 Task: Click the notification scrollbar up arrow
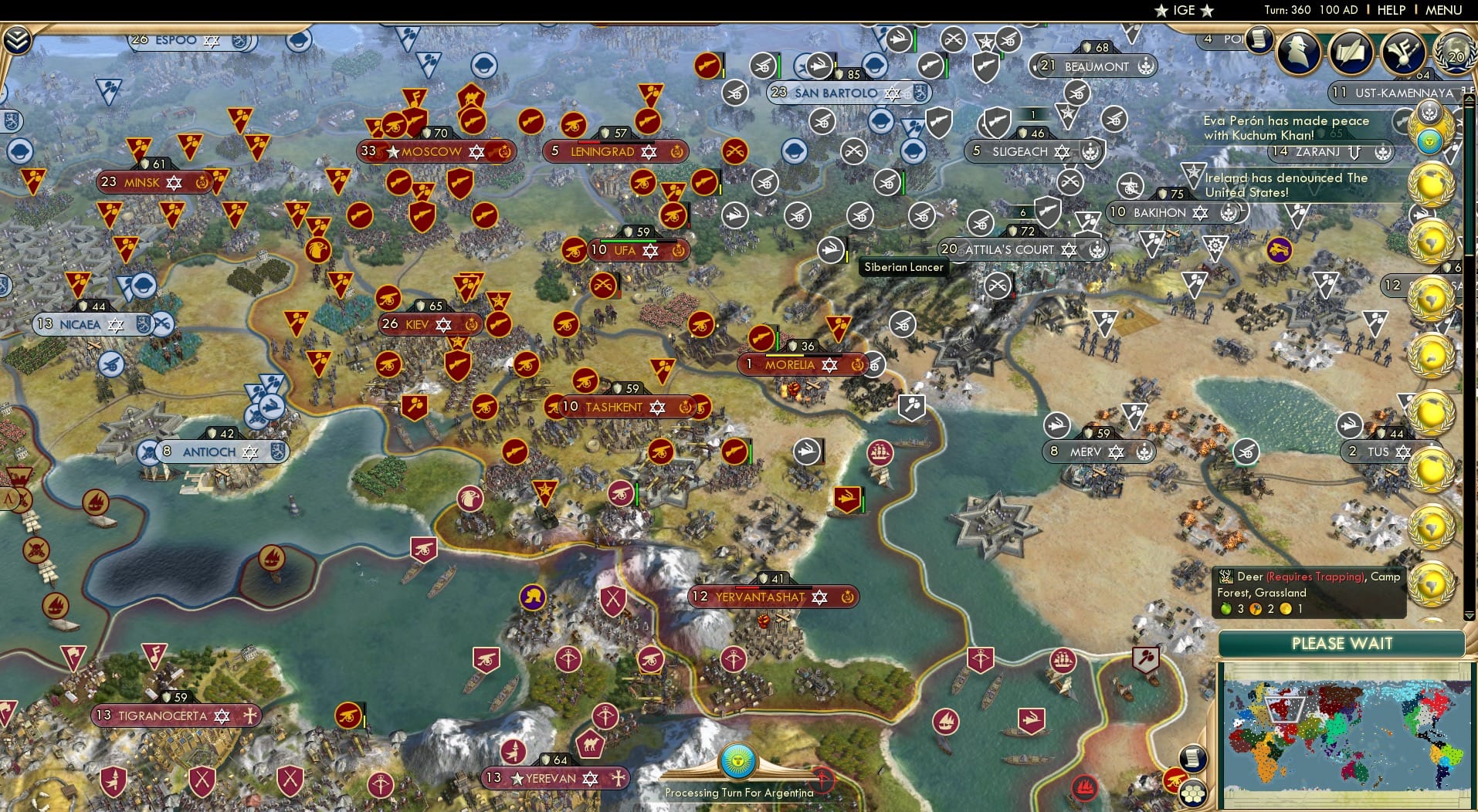(1470, 98)
